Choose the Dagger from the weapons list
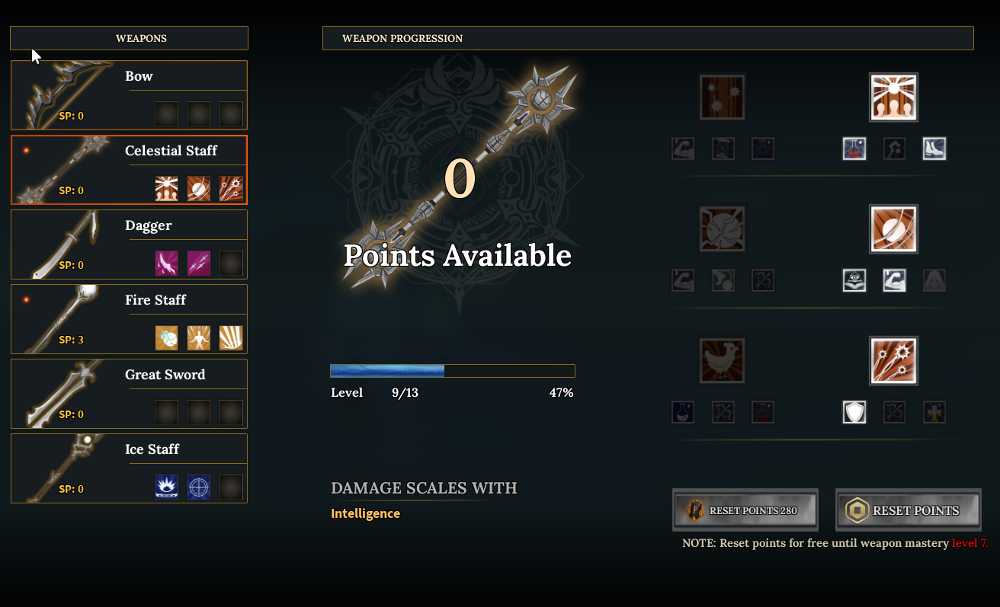1000x607 pixels. [129, 244]
